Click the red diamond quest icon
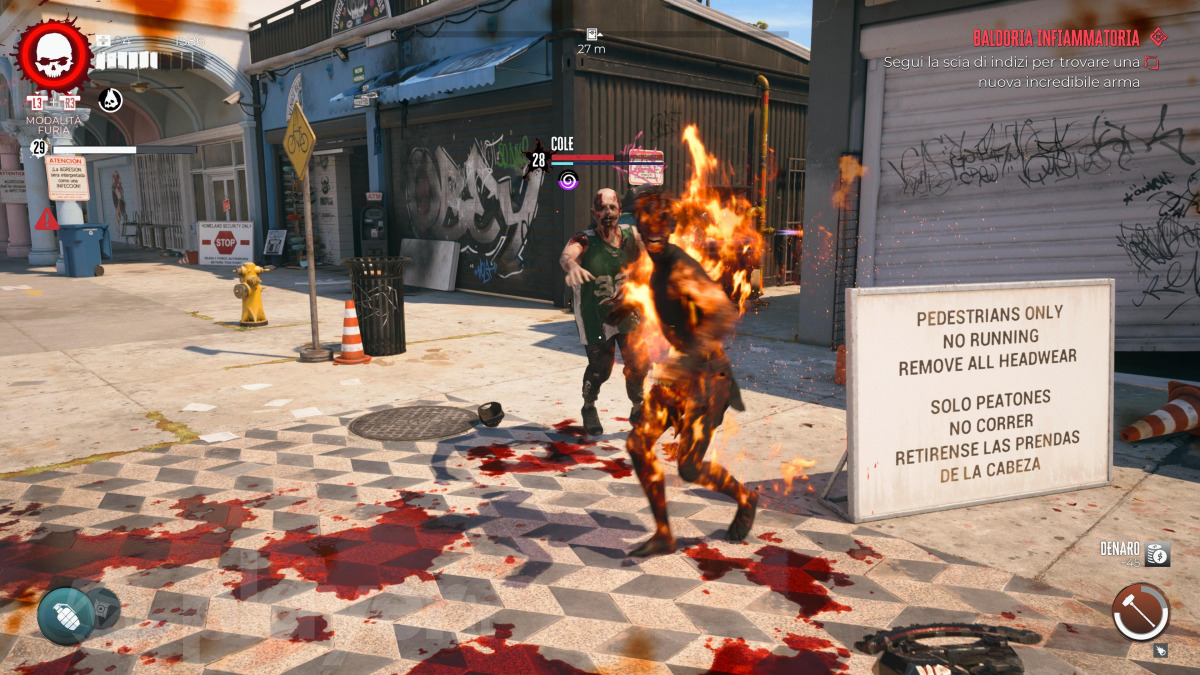1200x675 pixels. 1158,38
